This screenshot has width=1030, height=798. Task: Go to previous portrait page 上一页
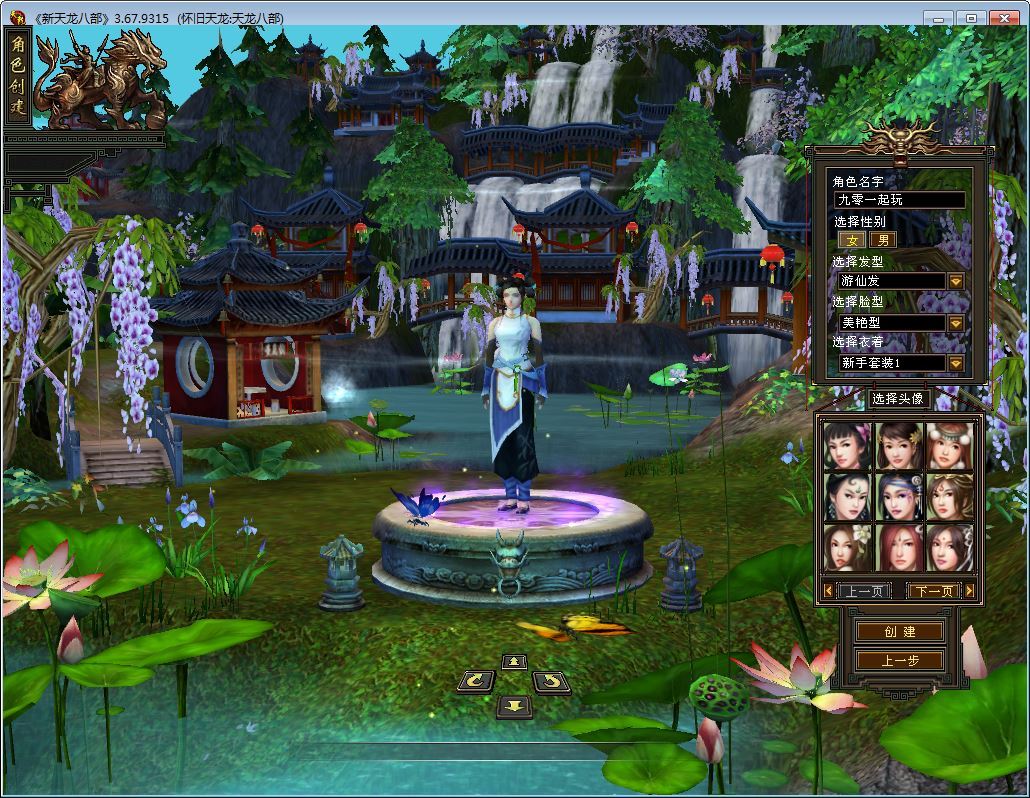(x=863, y=591)
